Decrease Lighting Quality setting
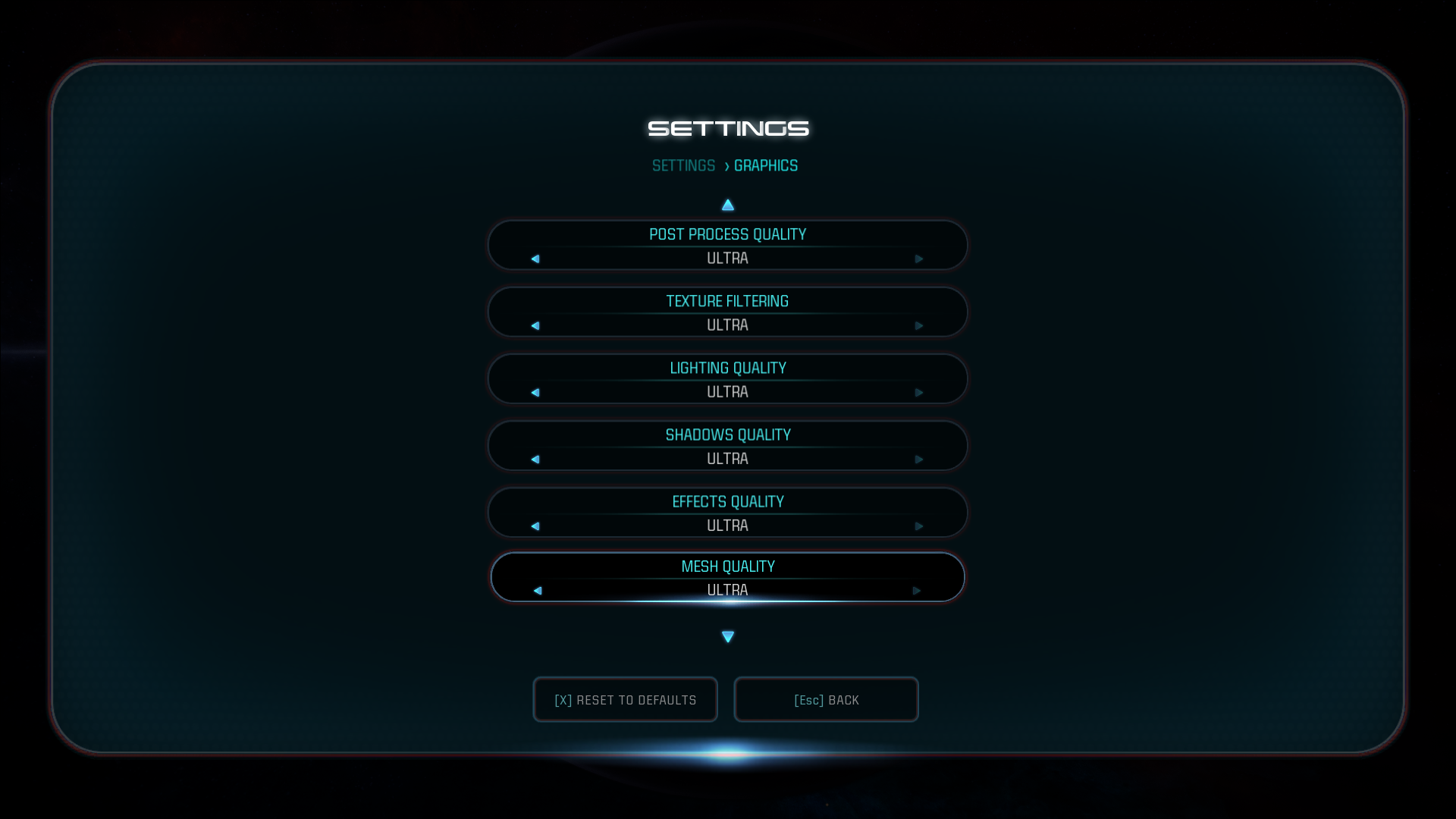Screen dimensions: 1456x819 [x=536, y=393]
